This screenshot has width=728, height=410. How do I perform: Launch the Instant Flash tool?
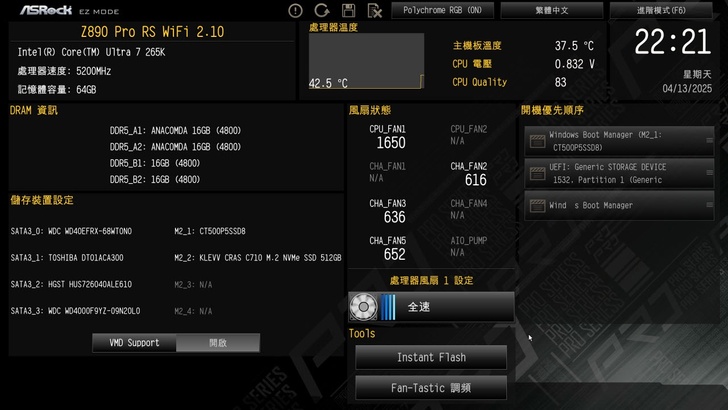(431, 357)
